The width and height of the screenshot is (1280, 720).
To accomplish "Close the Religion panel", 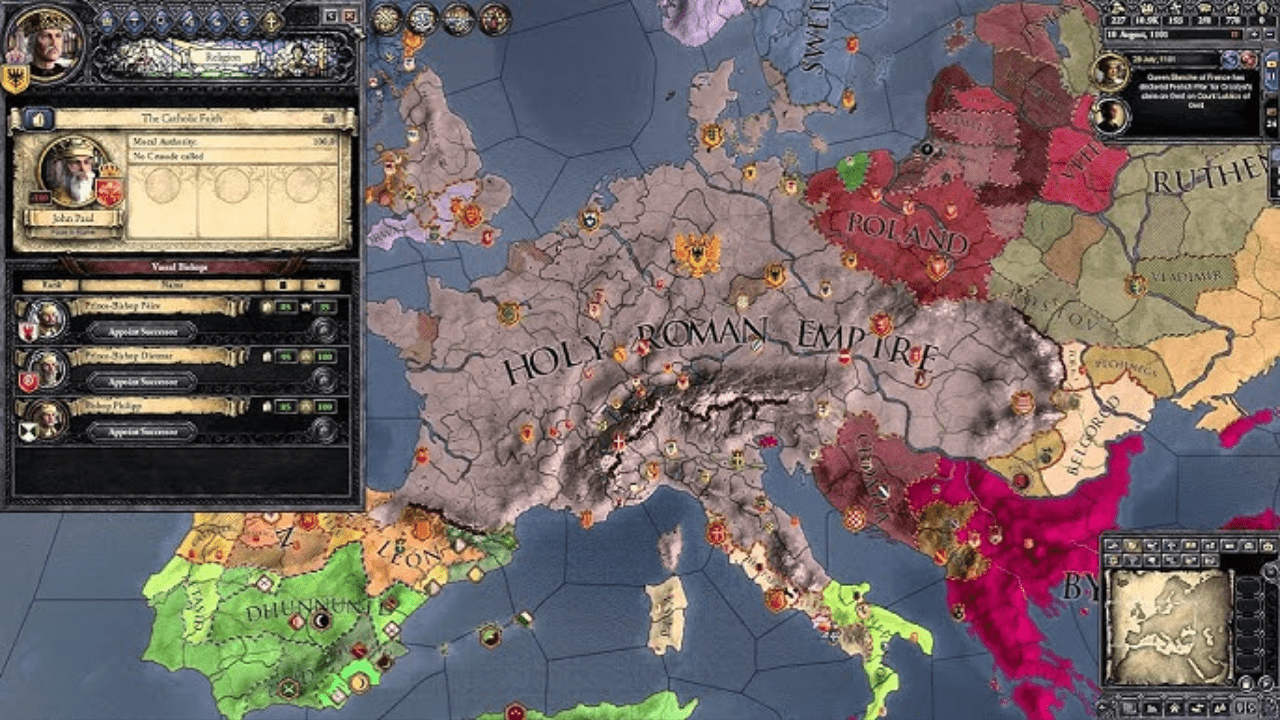I will (349, 16).
